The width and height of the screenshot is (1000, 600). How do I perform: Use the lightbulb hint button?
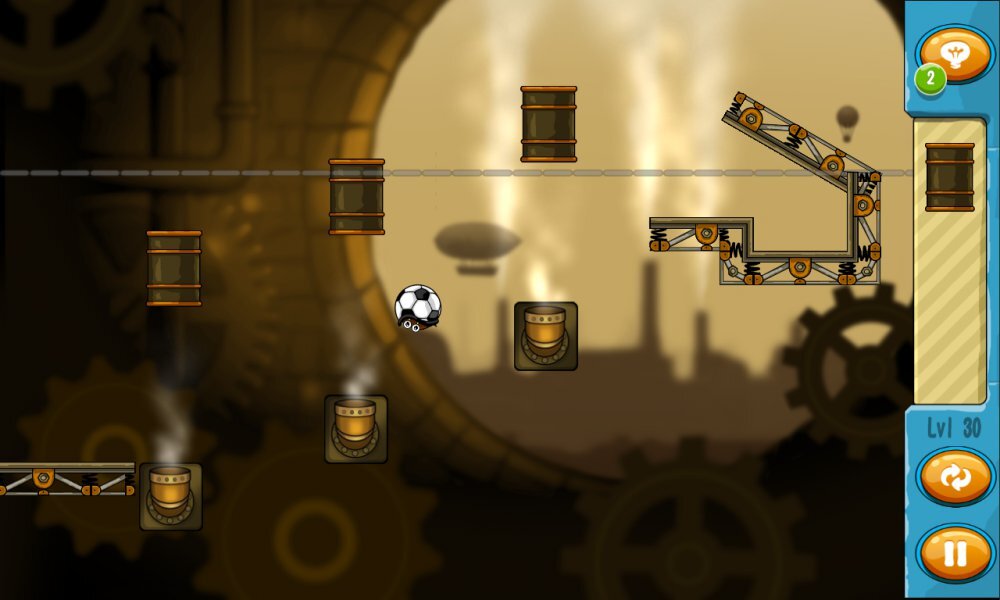pyautogui.click(x=955, y=55)
